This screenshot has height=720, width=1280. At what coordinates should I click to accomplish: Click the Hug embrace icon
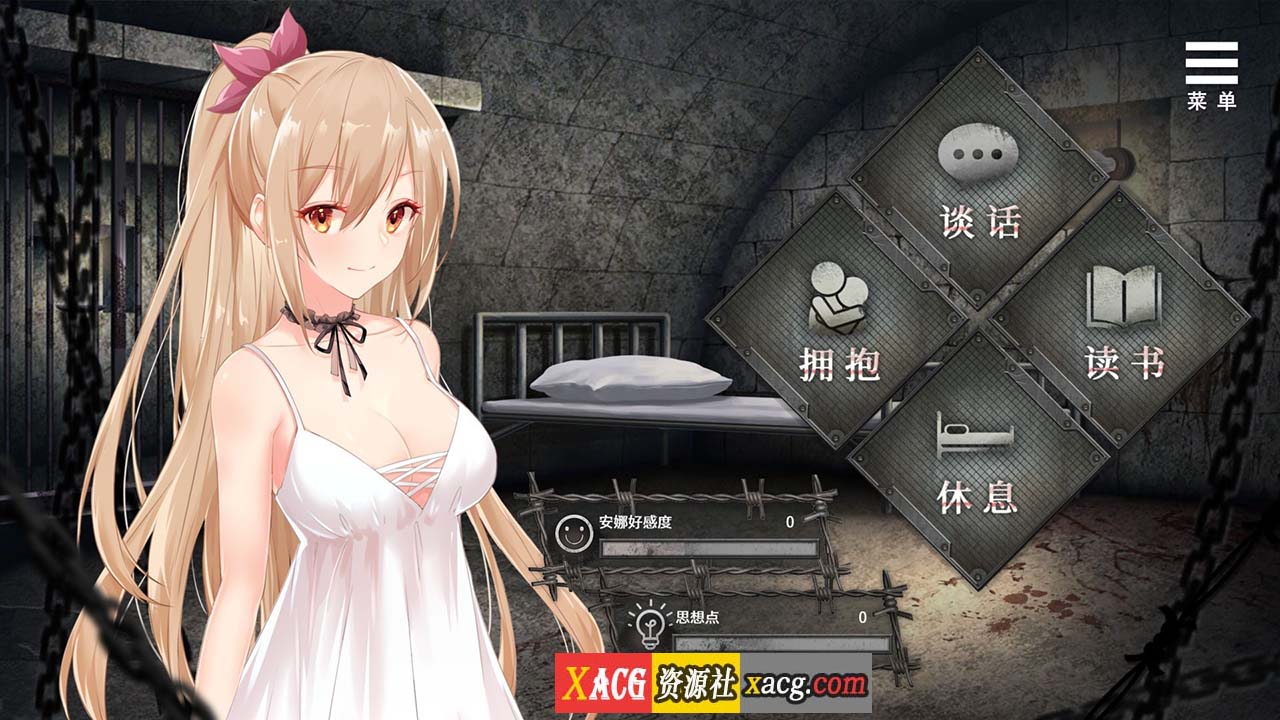(x=838, y=295)
